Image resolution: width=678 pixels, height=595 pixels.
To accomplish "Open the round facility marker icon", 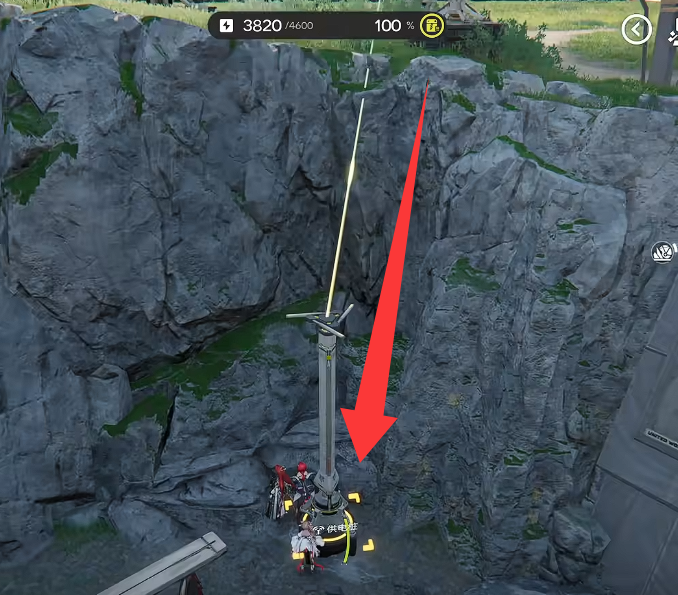I will point(663,252).
